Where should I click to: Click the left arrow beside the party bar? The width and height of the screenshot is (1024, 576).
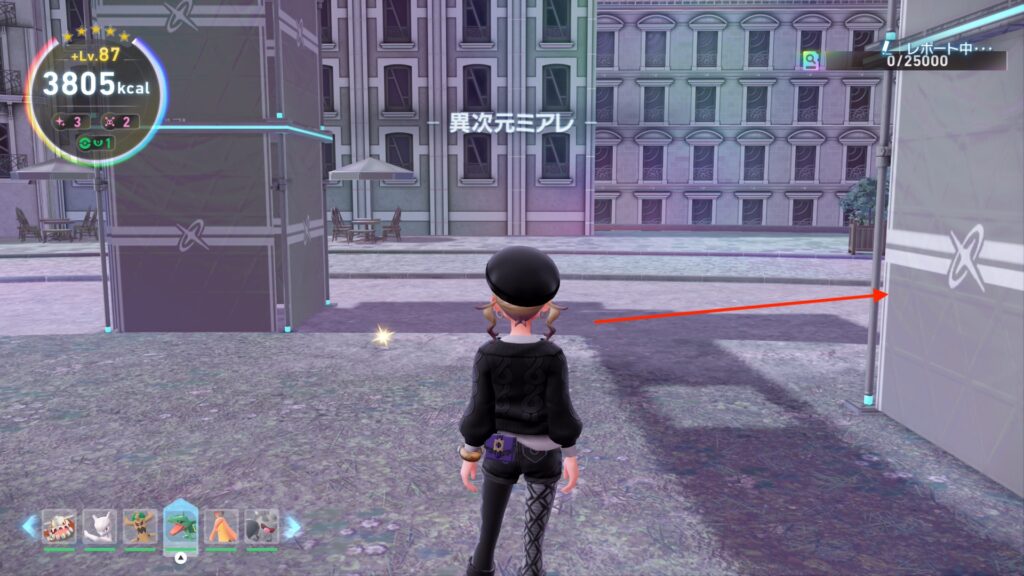tap(30, 526)
